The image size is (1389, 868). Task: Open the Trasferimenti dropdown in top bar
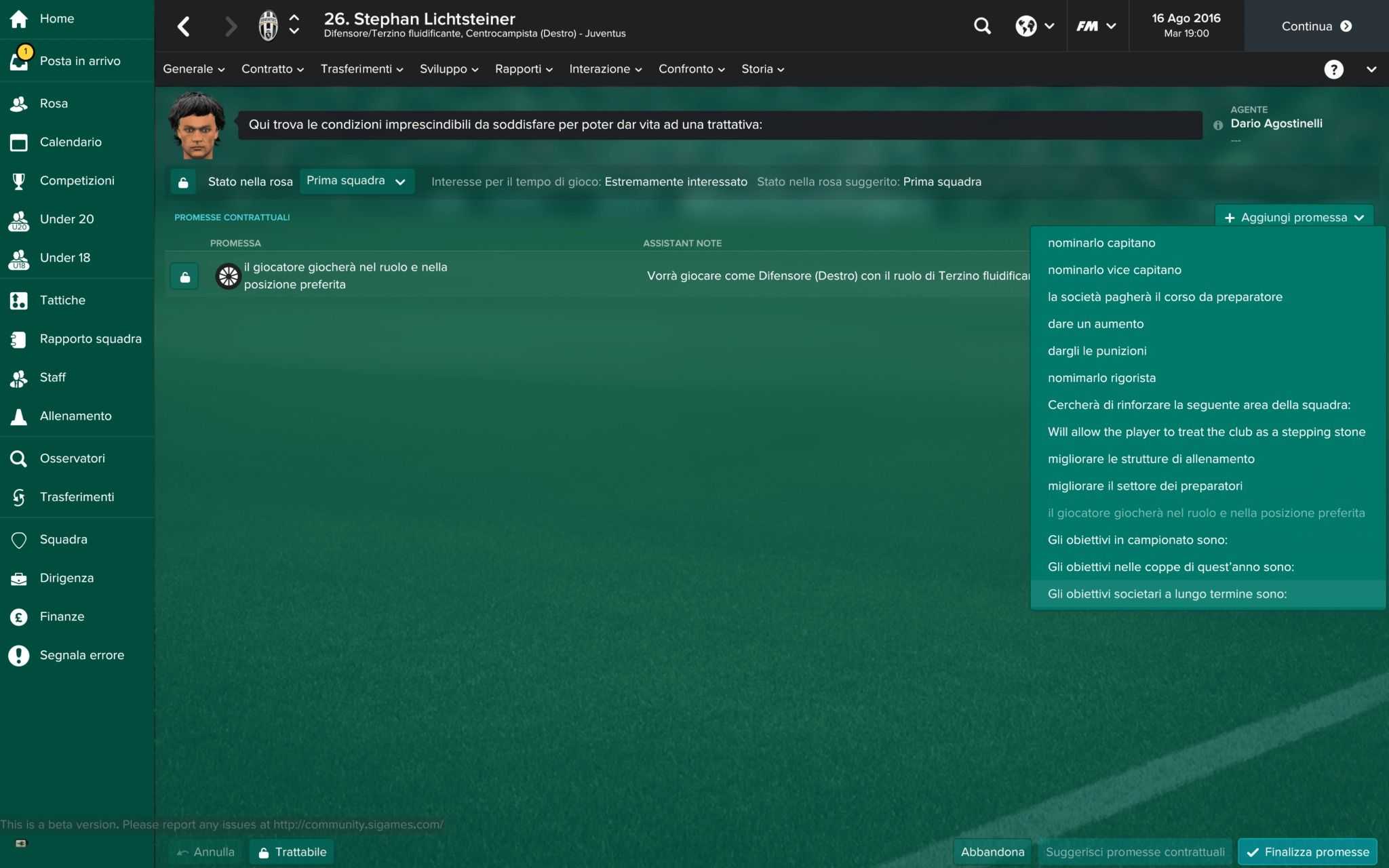tap(361, 69)
